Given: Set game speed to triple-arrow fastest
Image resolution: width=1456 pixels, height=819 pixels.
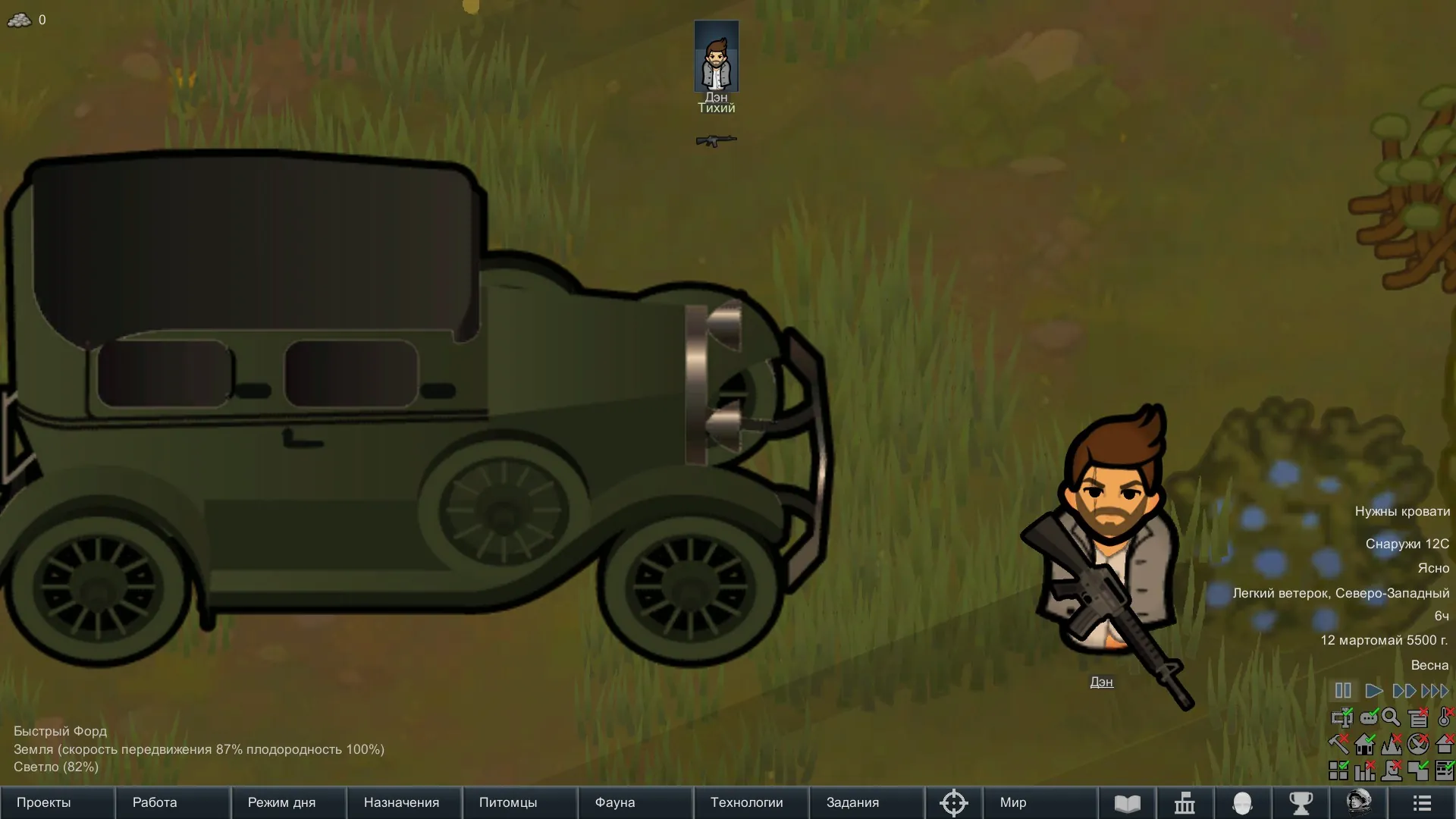Looking at the screenshot, I should click(1435, 691).
